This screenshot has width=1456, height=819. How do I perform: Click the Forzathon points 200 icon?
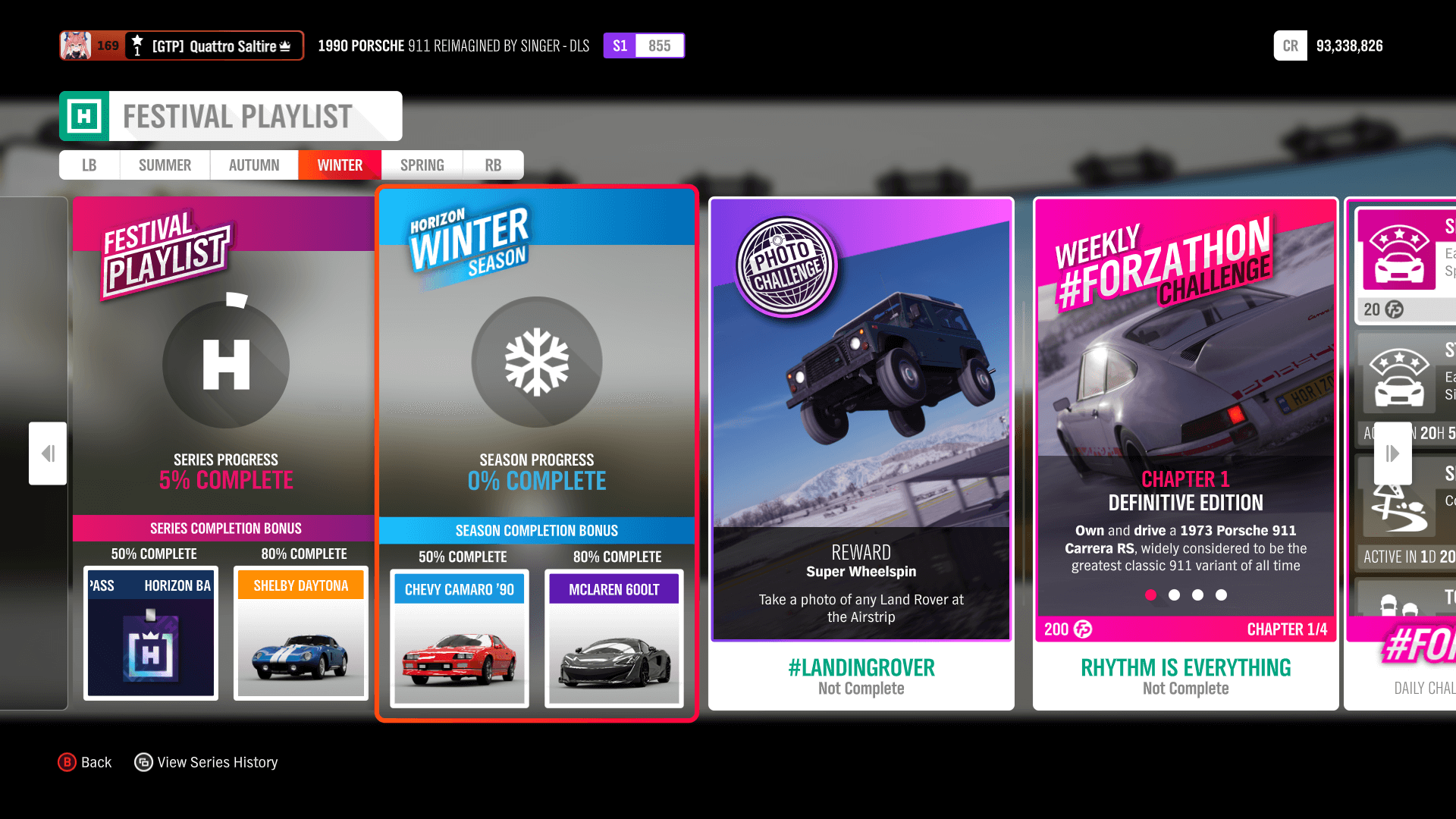point(1081,629)
